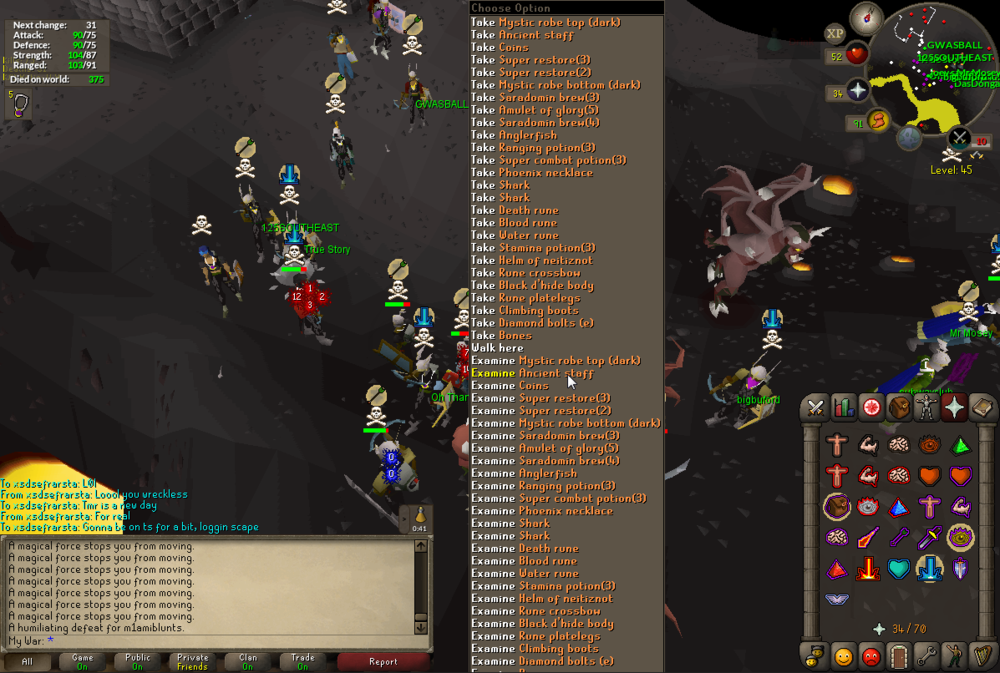Click the Report button
This screenshot has width=1000, height=673.
click(x=383, y=661)
